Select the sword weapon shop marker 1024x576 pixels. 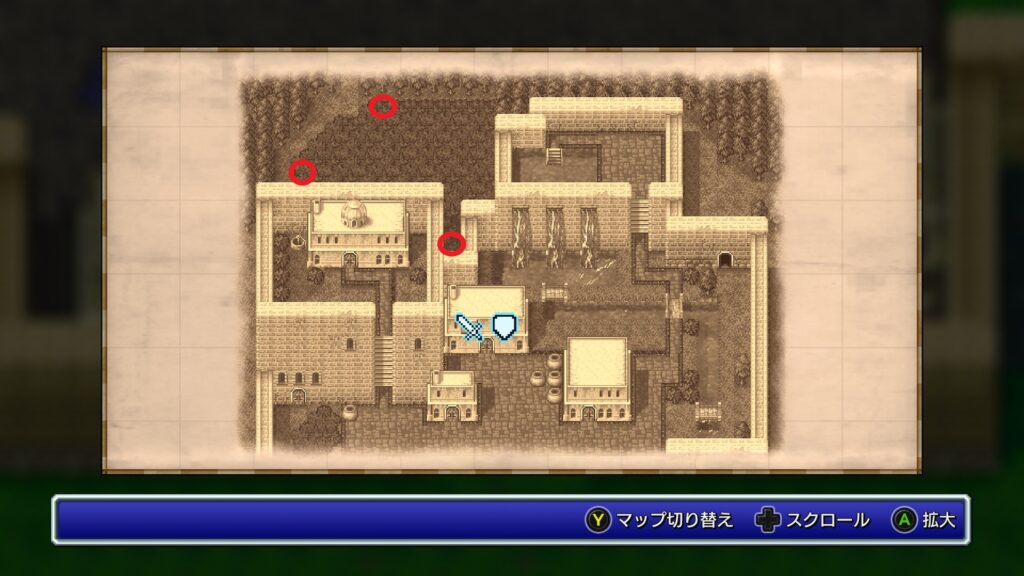[x=470, y=327]
